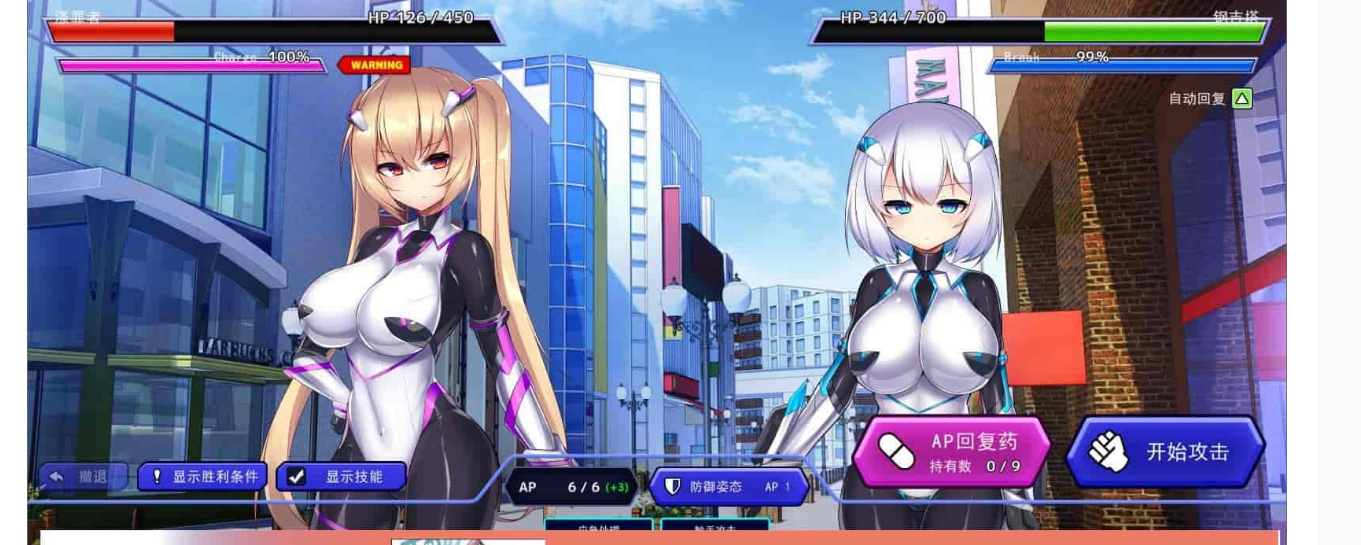Activate the 防御姿态 defense stance
Image resolution: width=1361 pixels, height=545 pixels.
[x=728, y=487]
